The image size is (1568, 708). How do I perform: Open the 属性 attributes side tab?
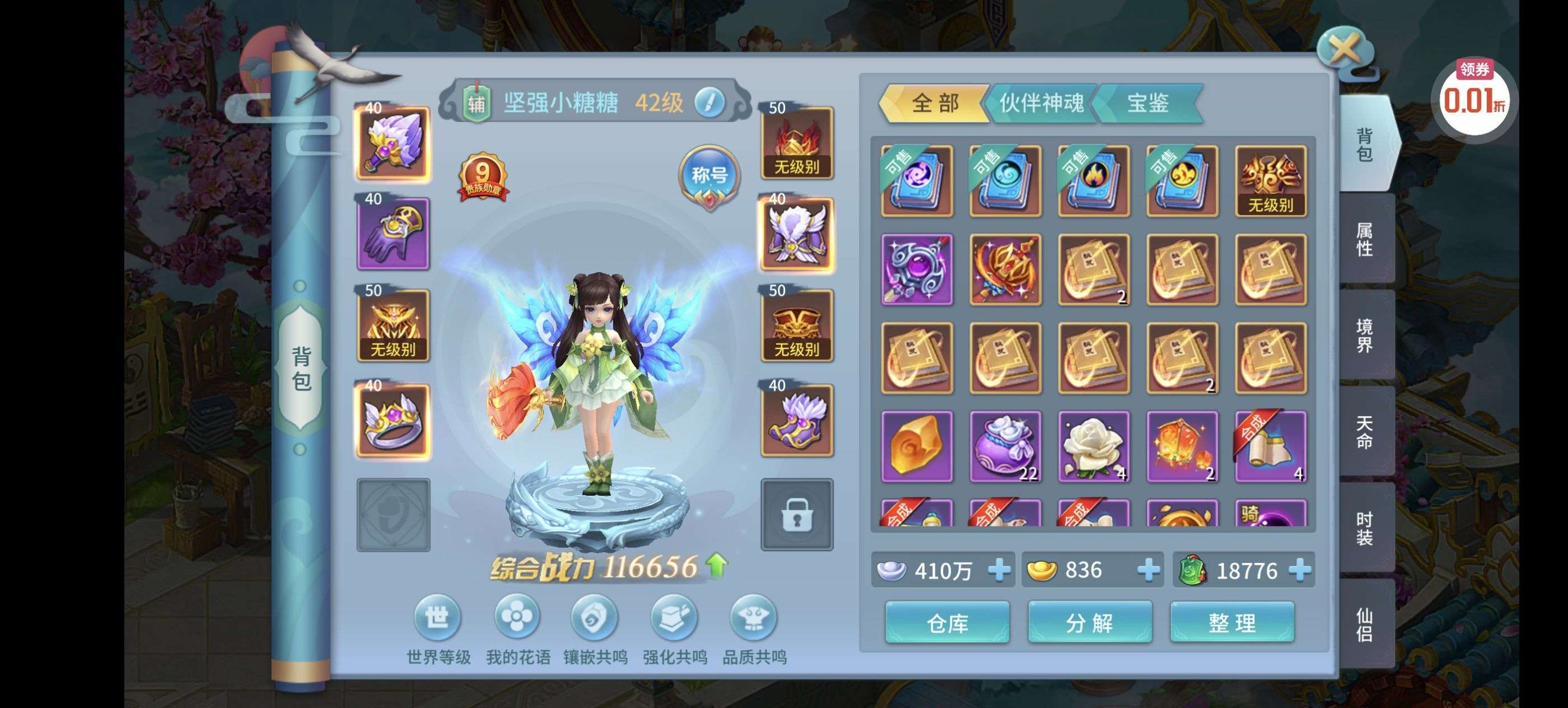click(1364, 239)
